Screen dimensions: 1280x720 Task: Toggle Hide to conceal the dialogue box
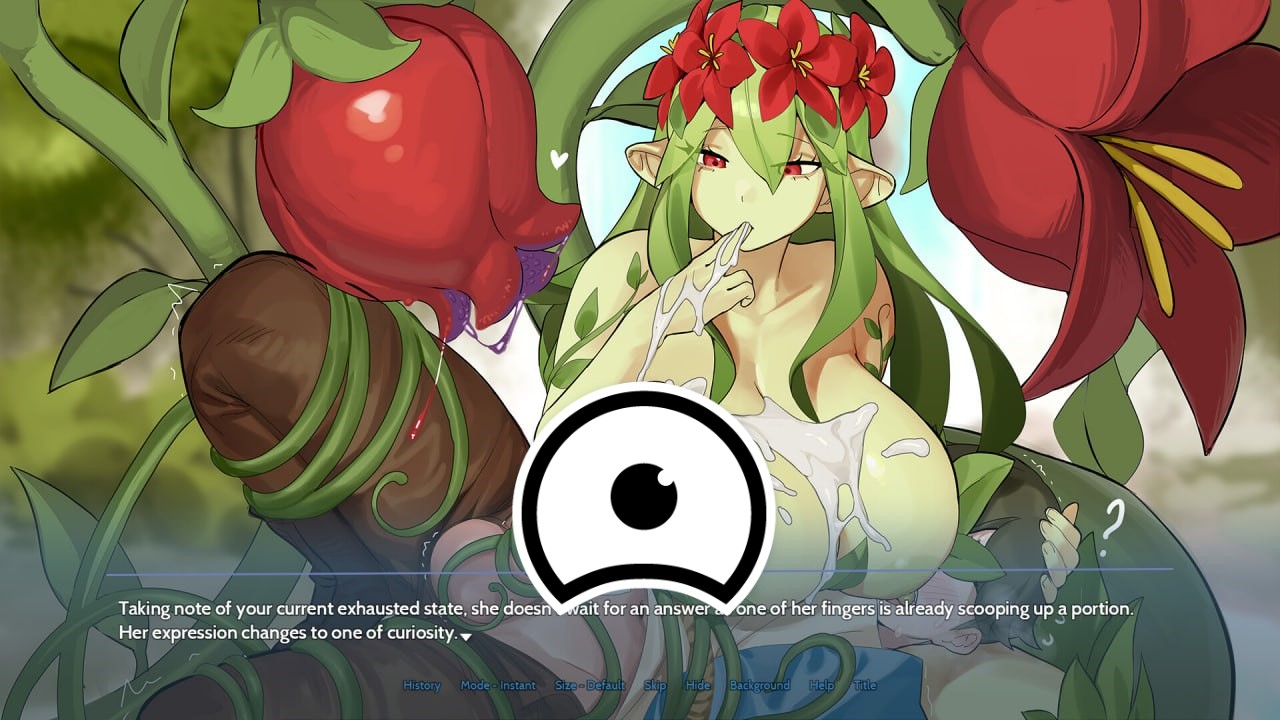point(697,686)
